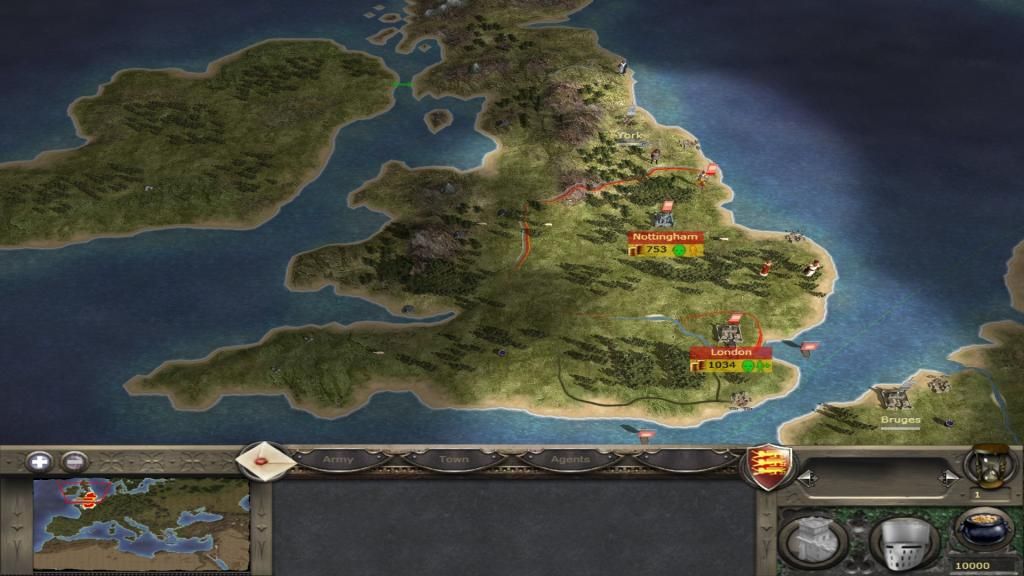Screen dimensions: 1024x576
Task: Open the messages envelope icon
Action: [x=266, y=461]
